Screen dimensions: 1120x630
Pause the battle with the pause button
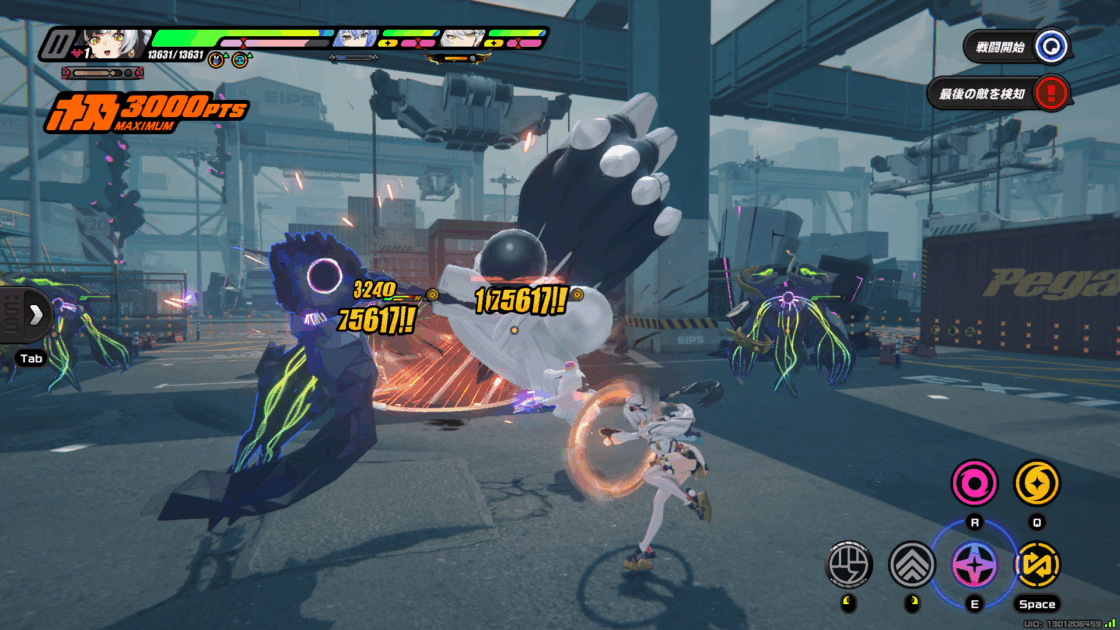click(x=58, y=44)
